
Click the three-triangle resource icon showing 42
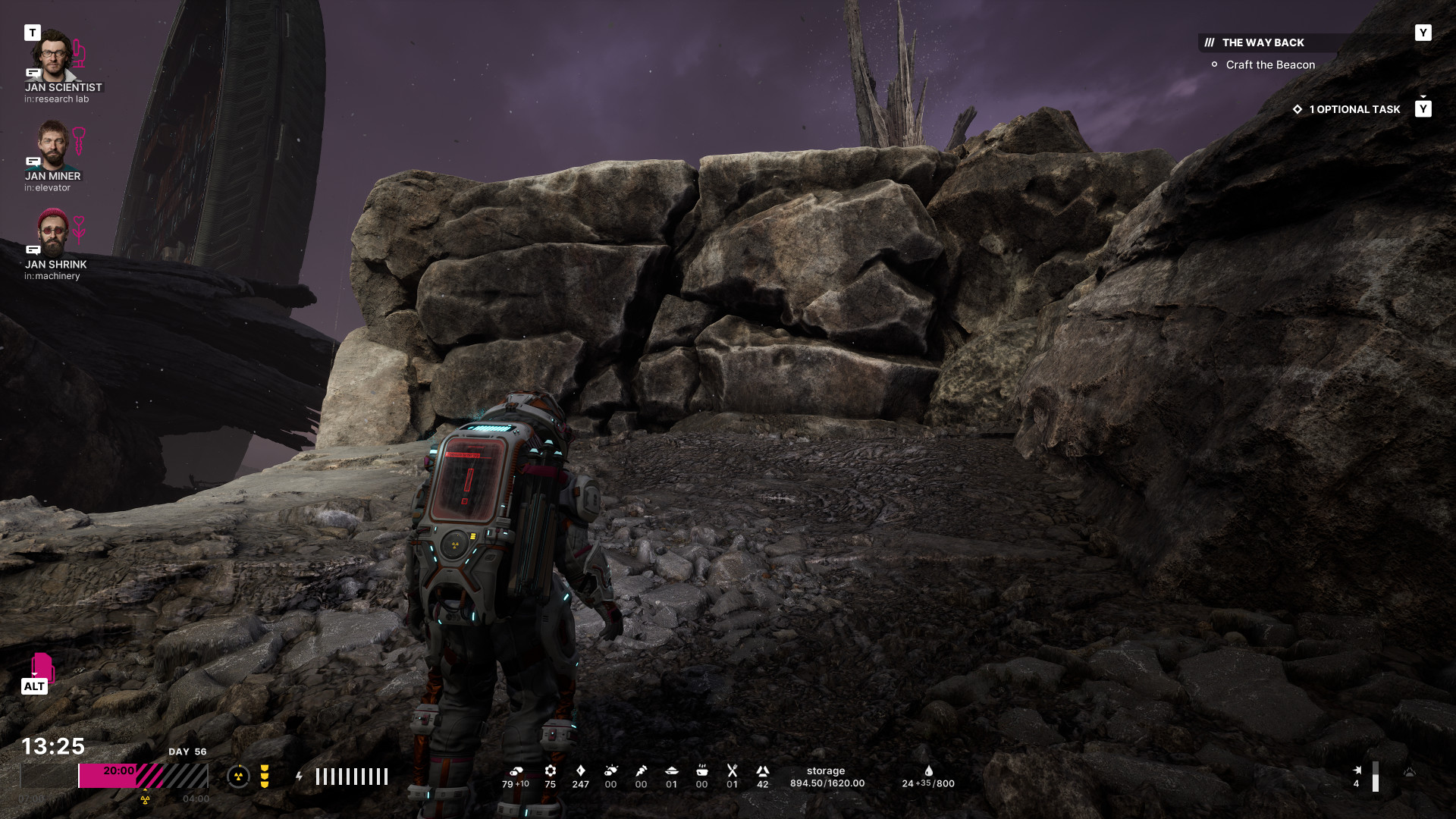click(x=763, y=771)
